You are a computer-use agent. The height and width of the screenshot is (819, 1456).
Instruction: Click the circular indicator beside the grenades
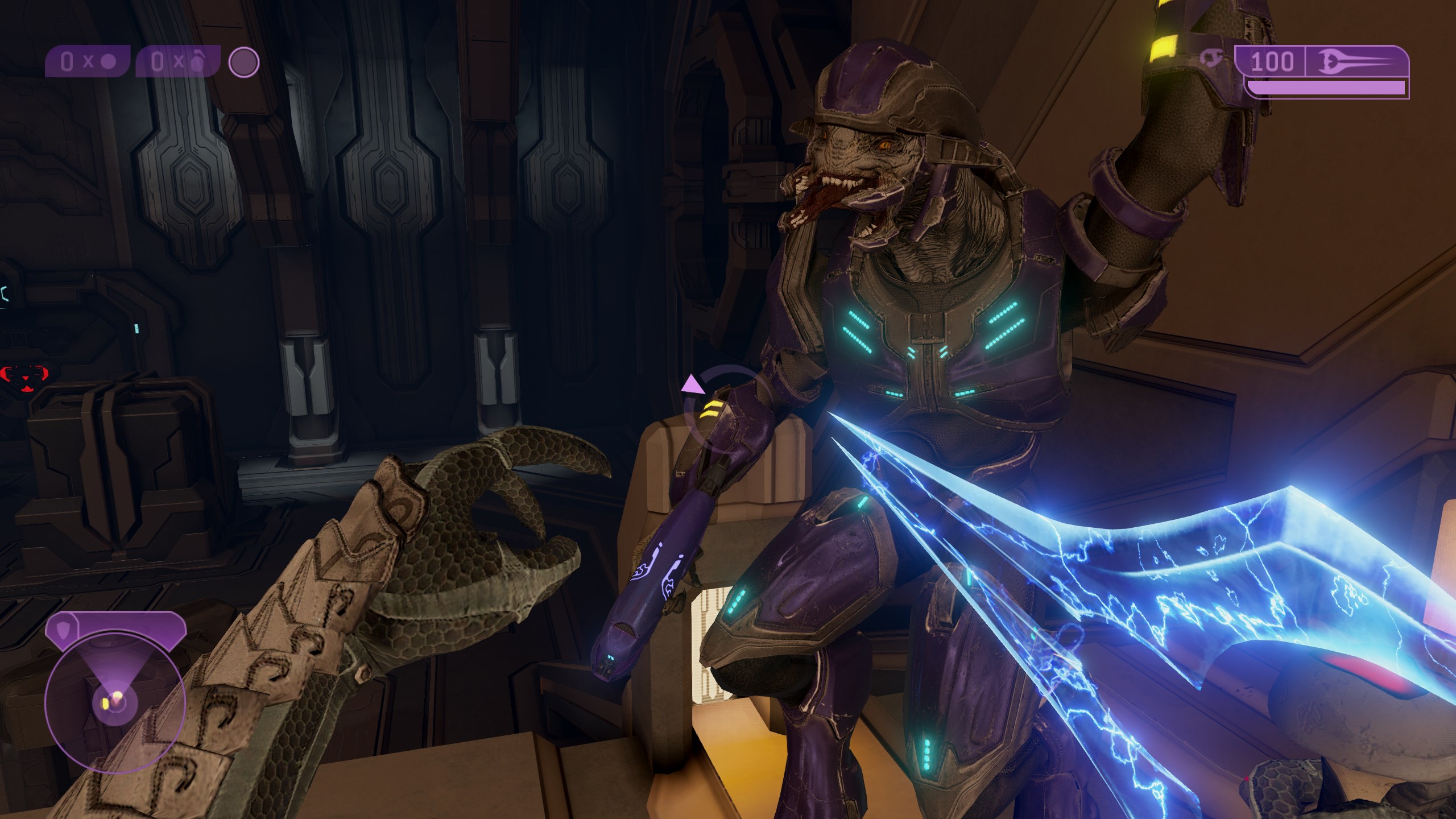point(244,62)
